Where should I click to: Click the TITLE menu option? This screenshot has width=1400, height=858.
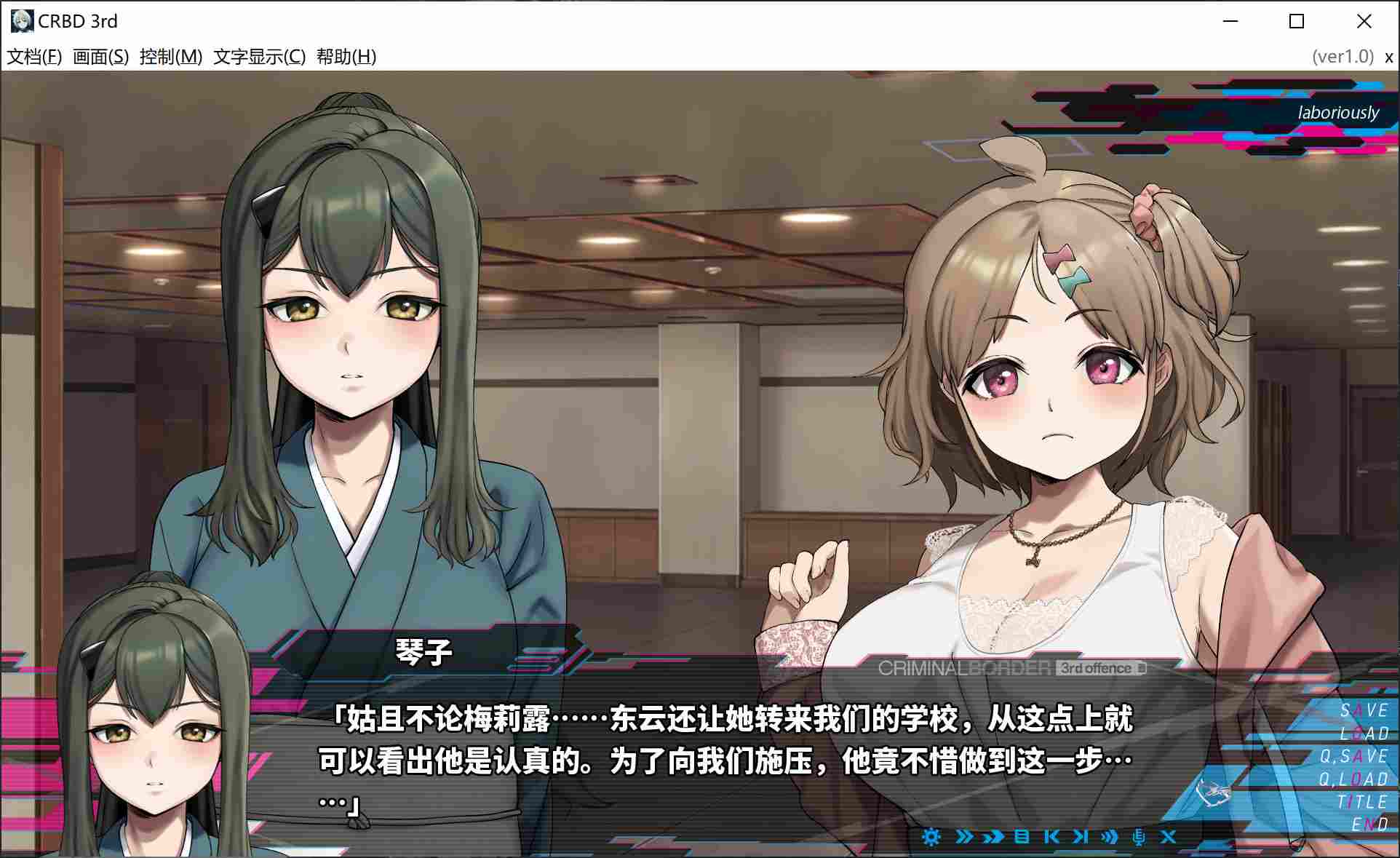pos(1362,801)
